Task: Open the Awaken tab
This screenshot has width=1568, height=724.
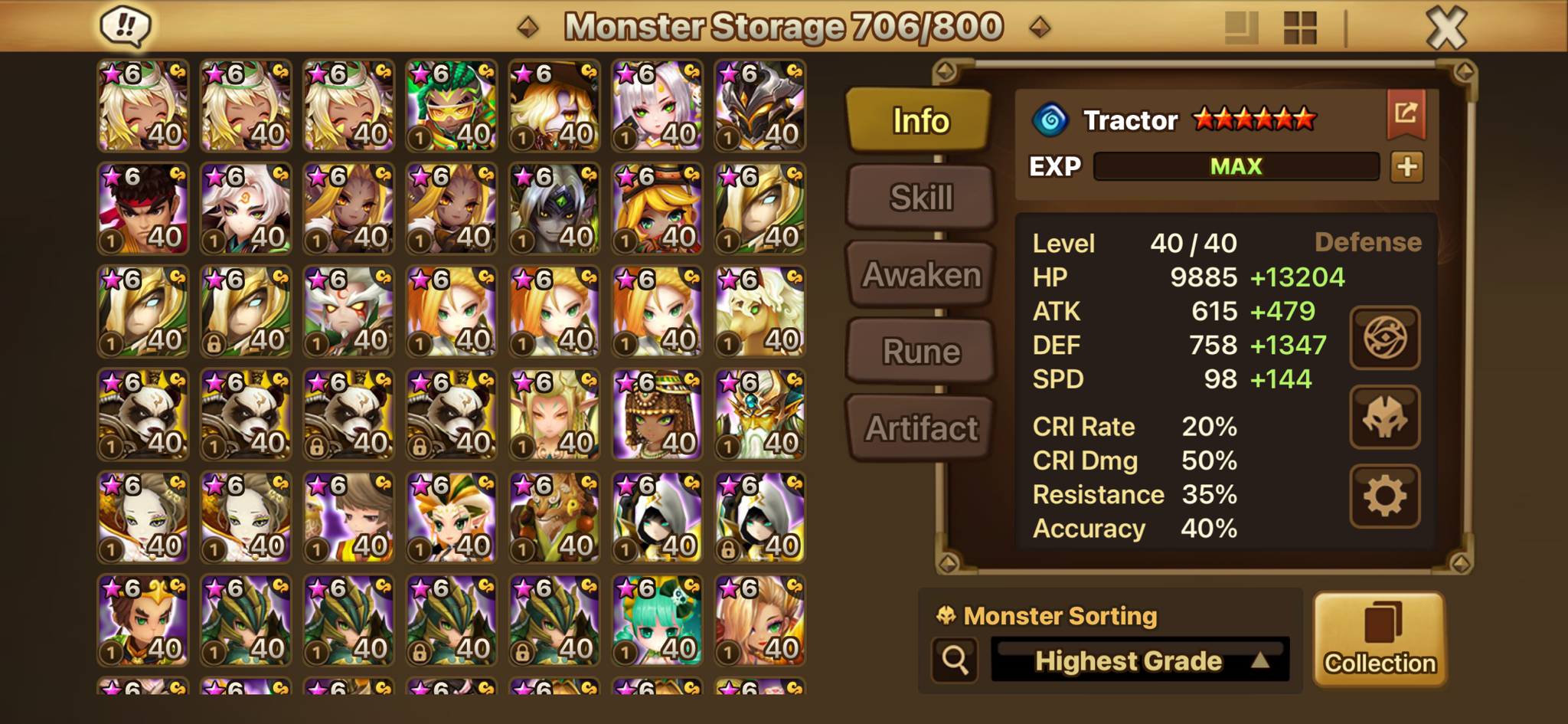Action: (921, 274)
